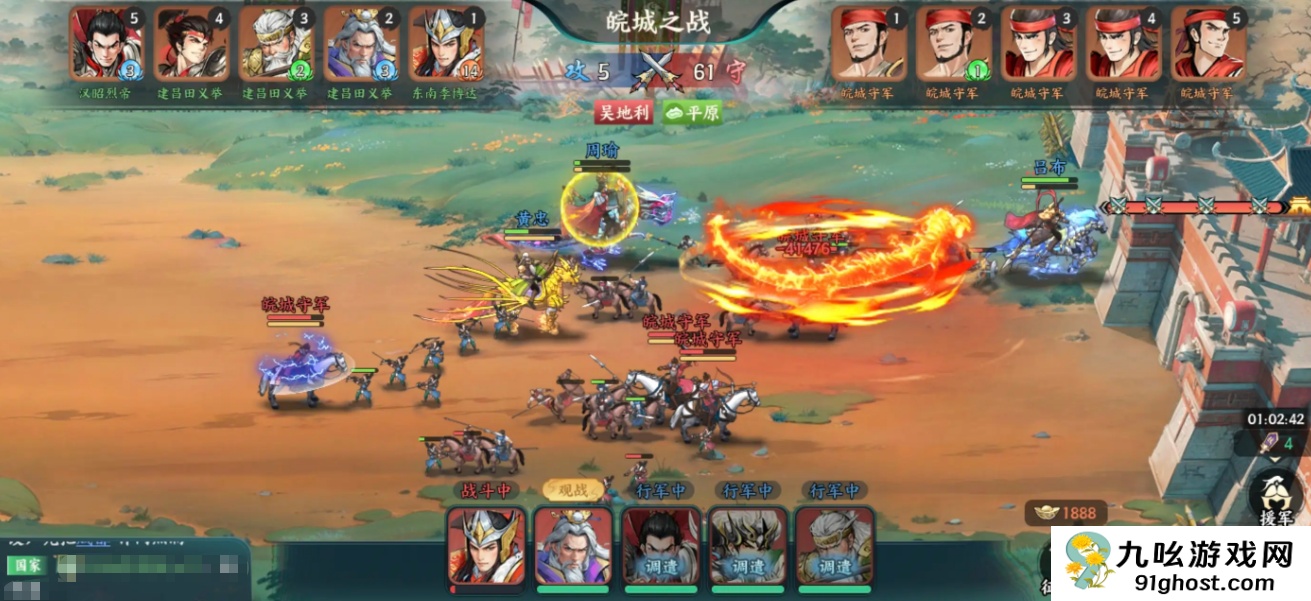This screenshot has width=1311, height=601.
Task: Select the defender 皖城守军 portrait numbered 1
Action: coord(868,44)
